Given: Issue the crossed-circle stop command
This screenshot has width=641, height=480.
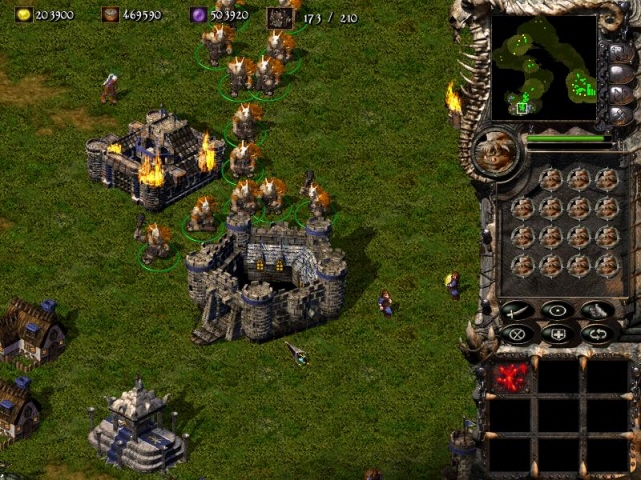Looking at the screenshot, I should (x=518, y=334).
